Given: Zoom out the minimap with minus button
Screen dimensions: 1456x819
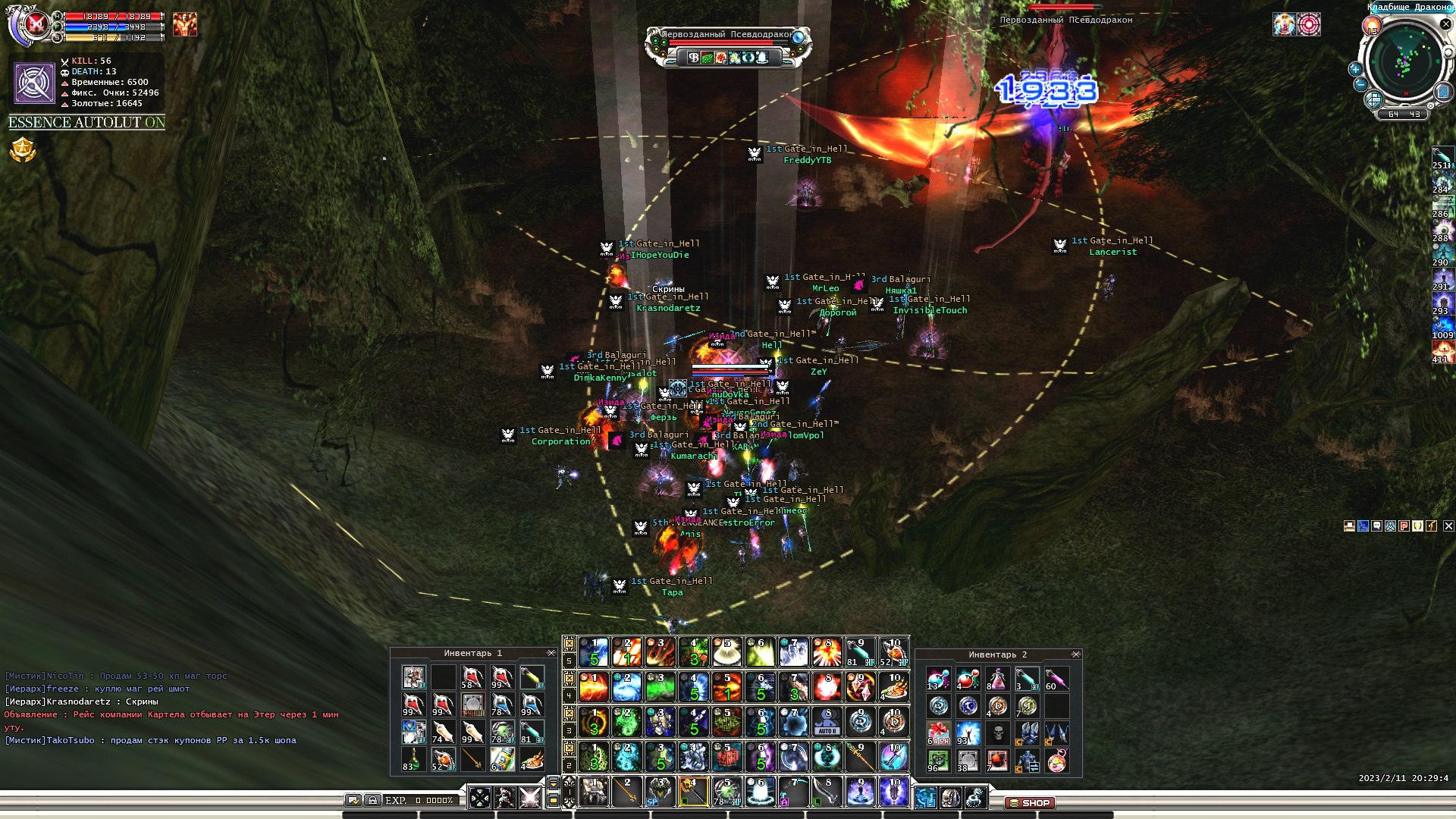Looking at the screenshot, I should [x=1360, y=85].
